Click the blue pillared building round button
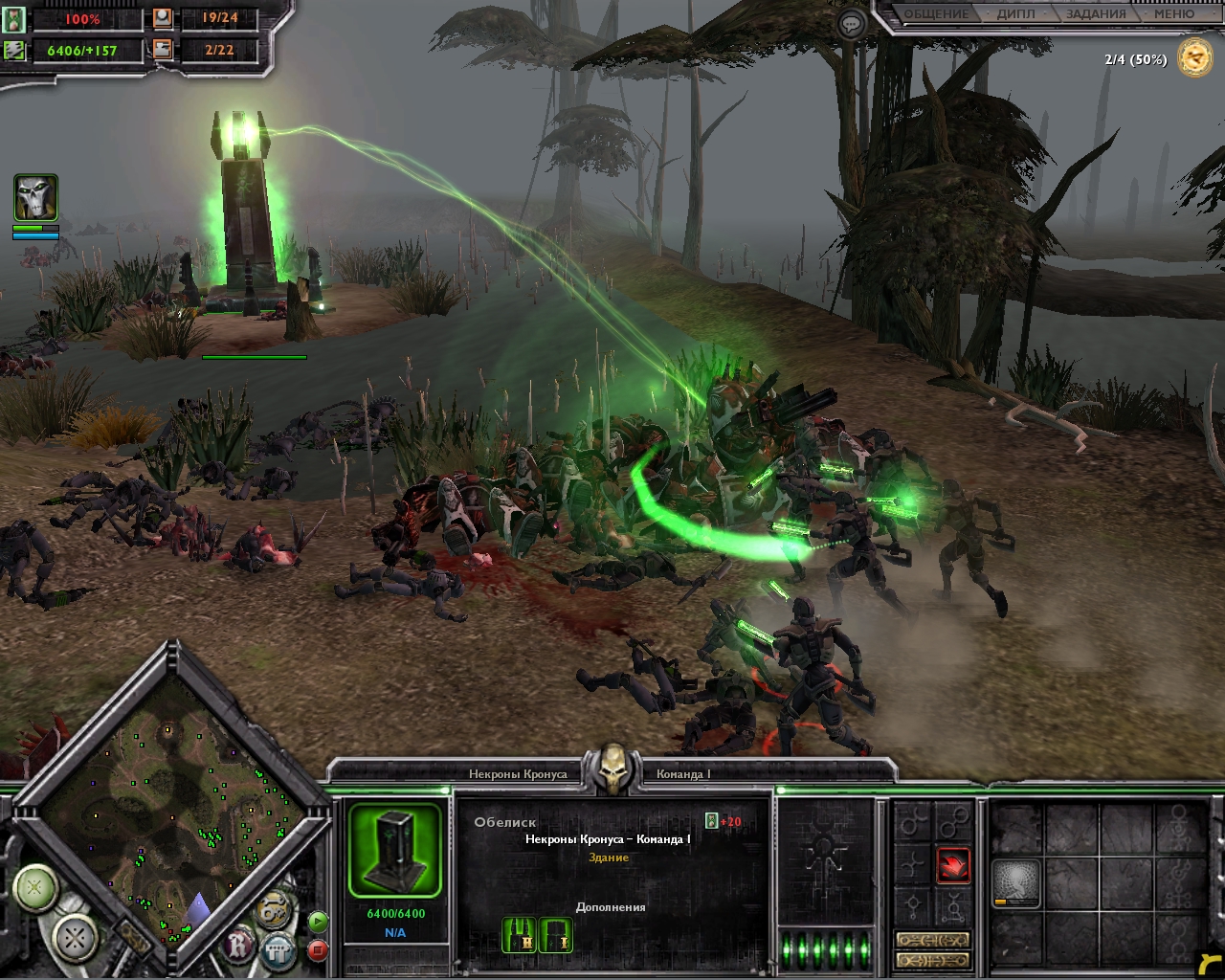Image resolution: width=1225 pixels, height=980 pixels. pos(278,950)
